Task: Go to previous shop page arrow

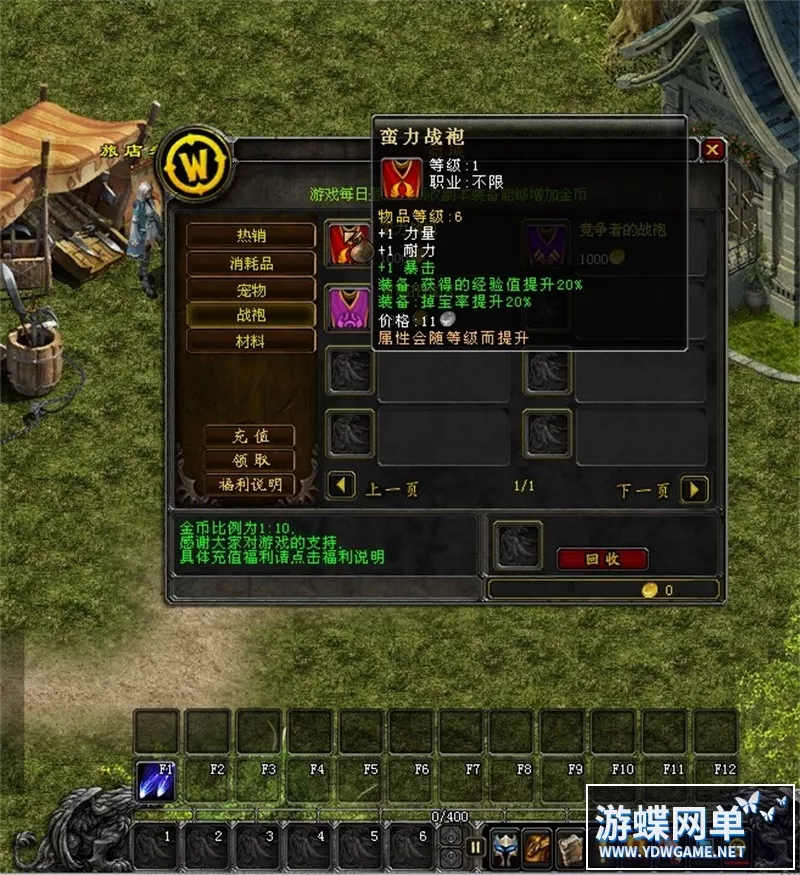Action: (342, 487)
